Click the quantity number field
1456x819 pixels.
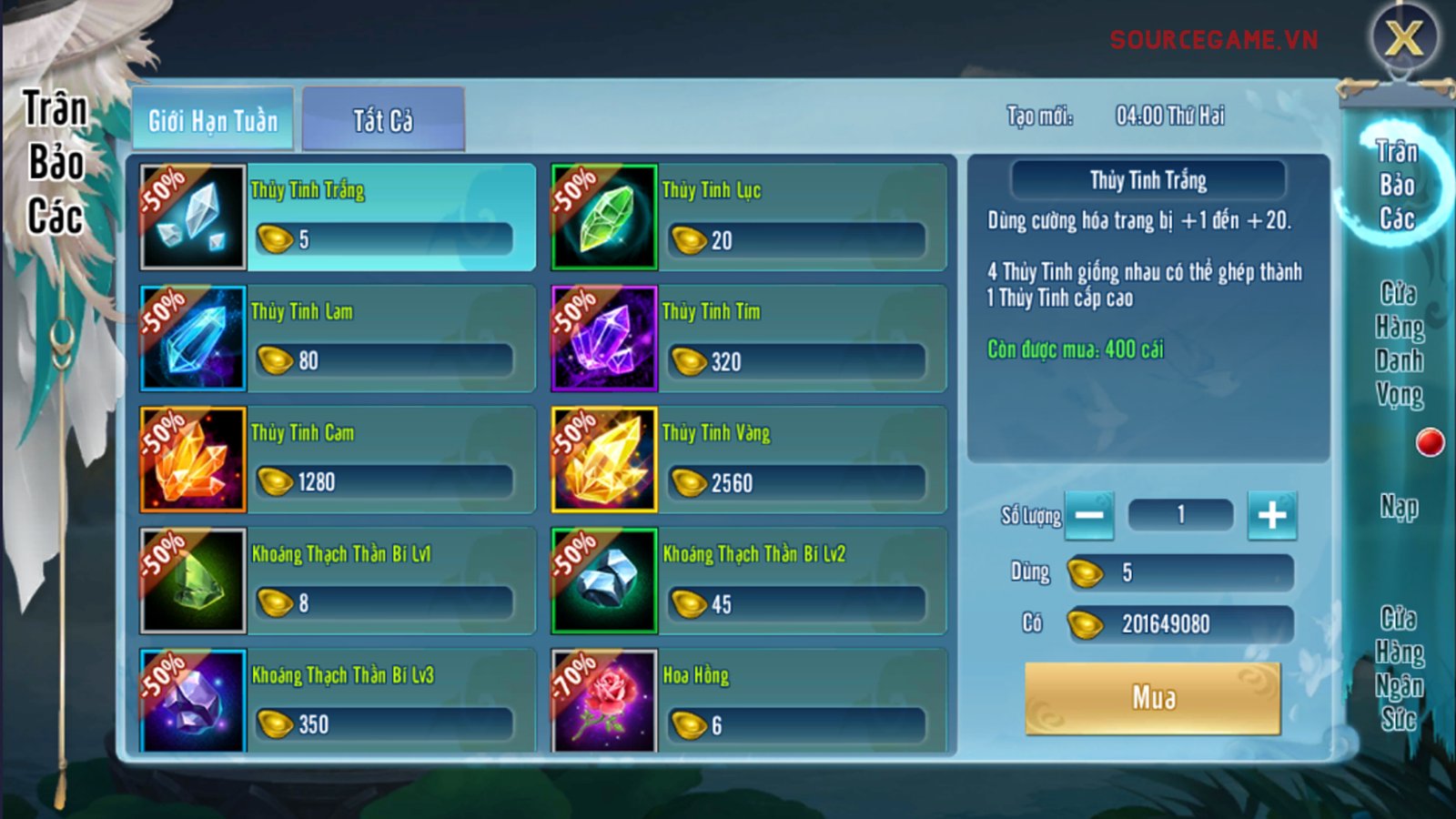(1180, 515)
